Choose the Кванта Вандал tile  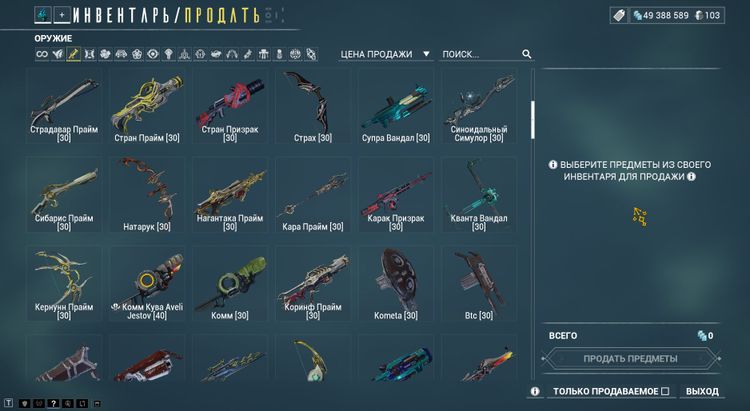[478, 194]
